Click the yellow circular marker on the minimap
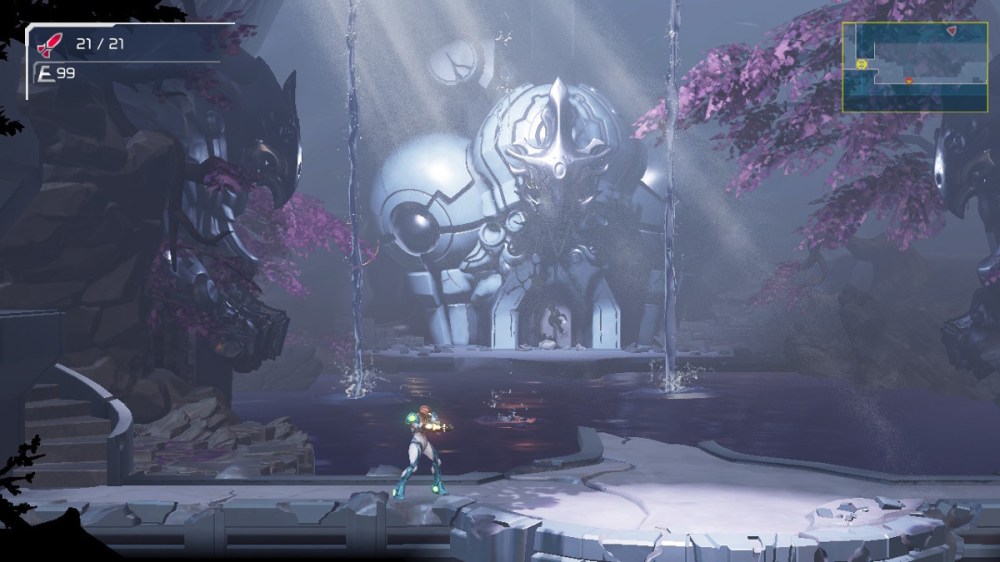This screenshot has height=562, width=1000. click(861, 65)
